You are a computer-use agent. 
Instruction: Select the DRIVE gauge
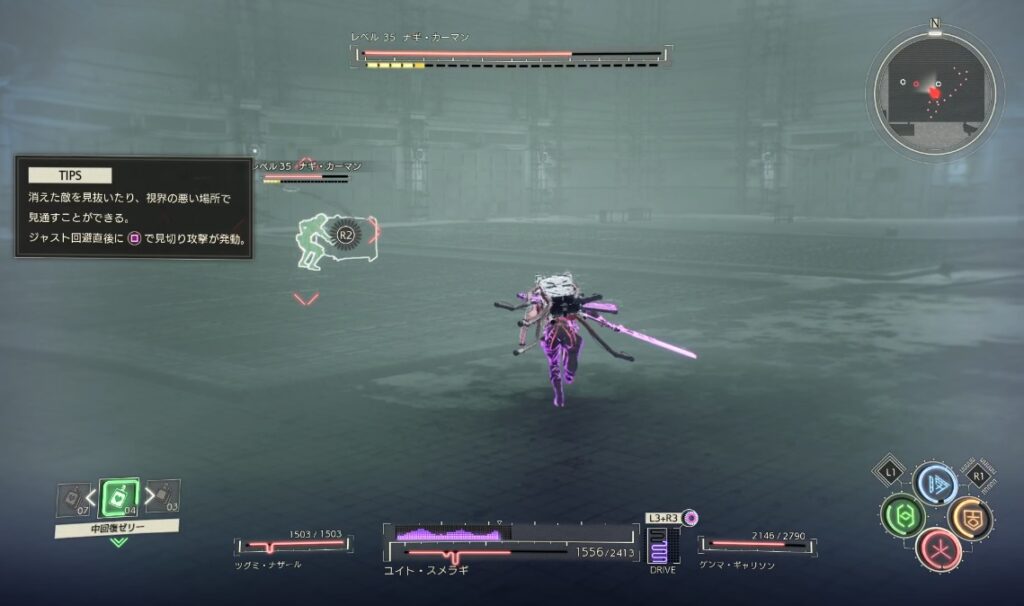(x=659, y=547)
